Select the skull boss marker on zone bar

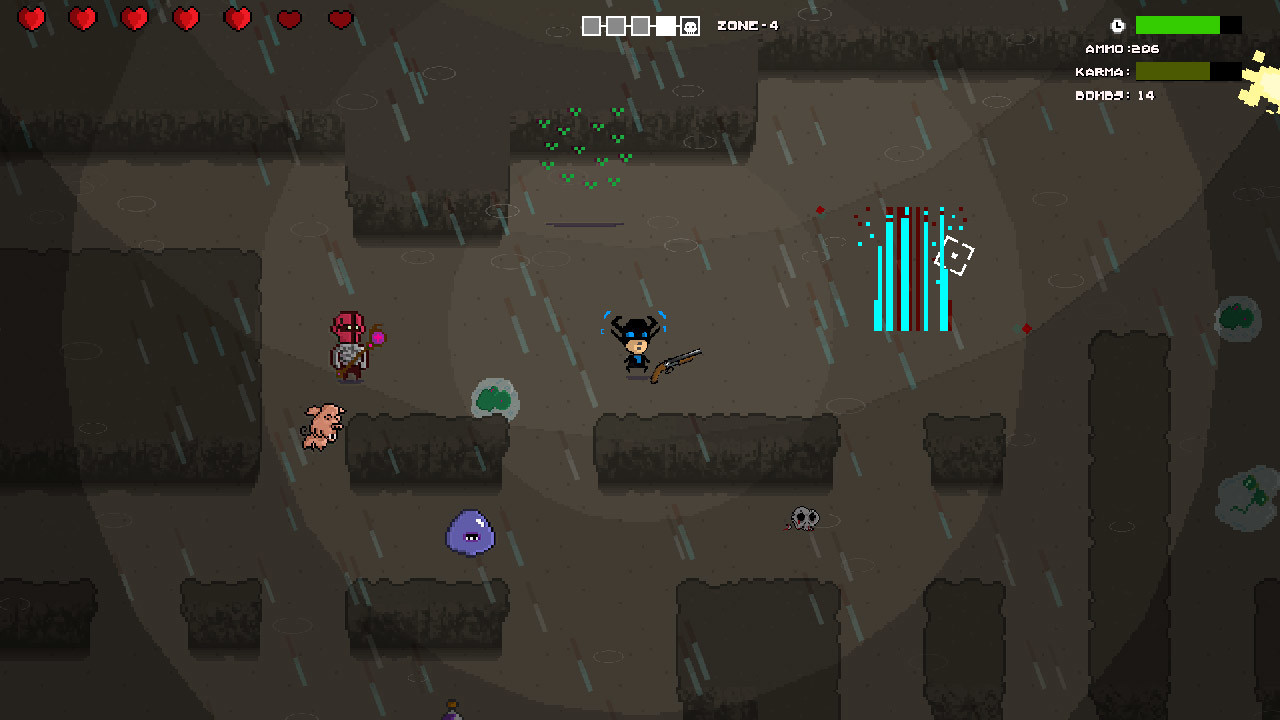point(691,25)
